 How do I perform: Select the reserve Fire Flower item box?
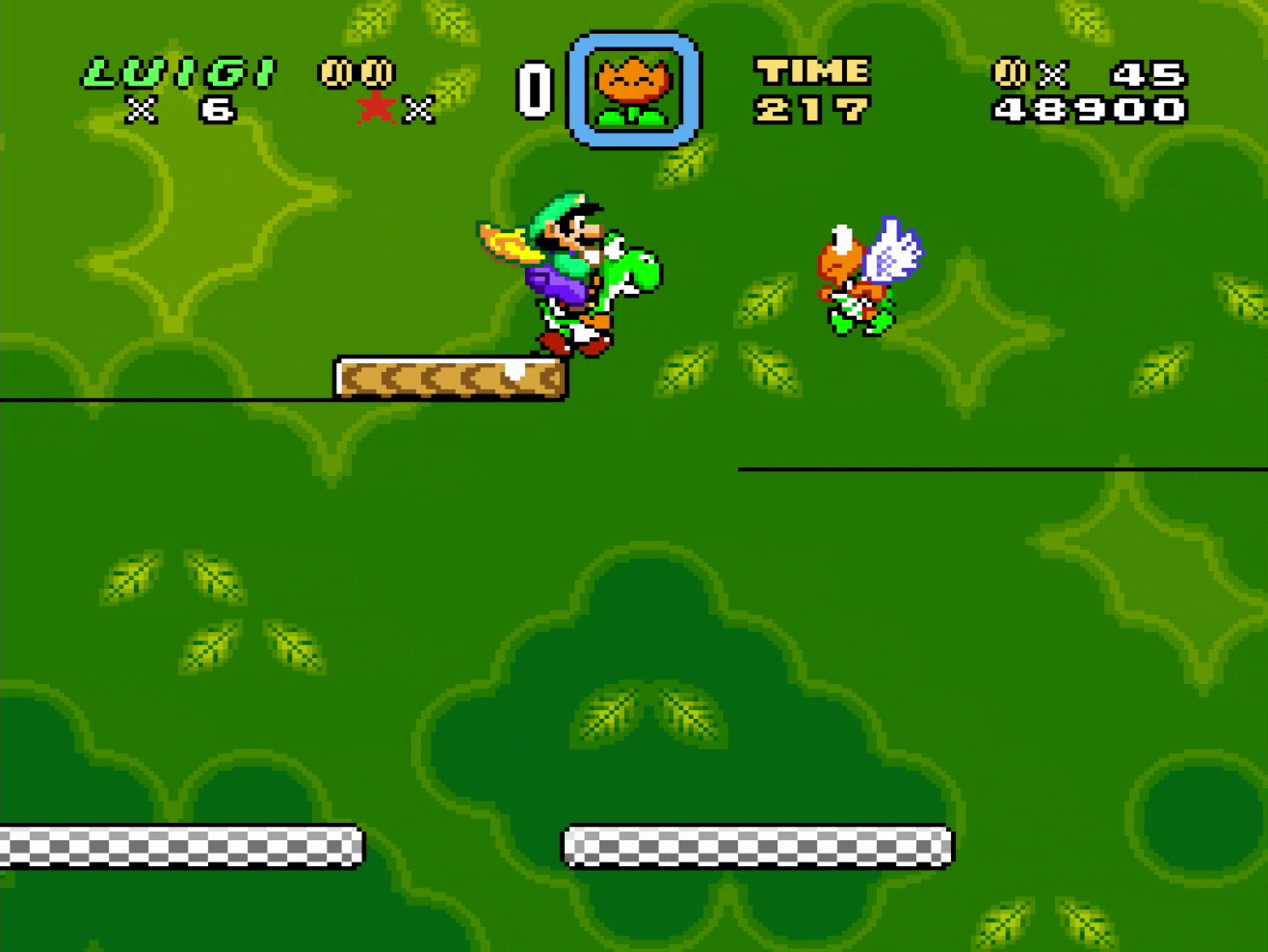pyautogui.click(x=634, y=90)
